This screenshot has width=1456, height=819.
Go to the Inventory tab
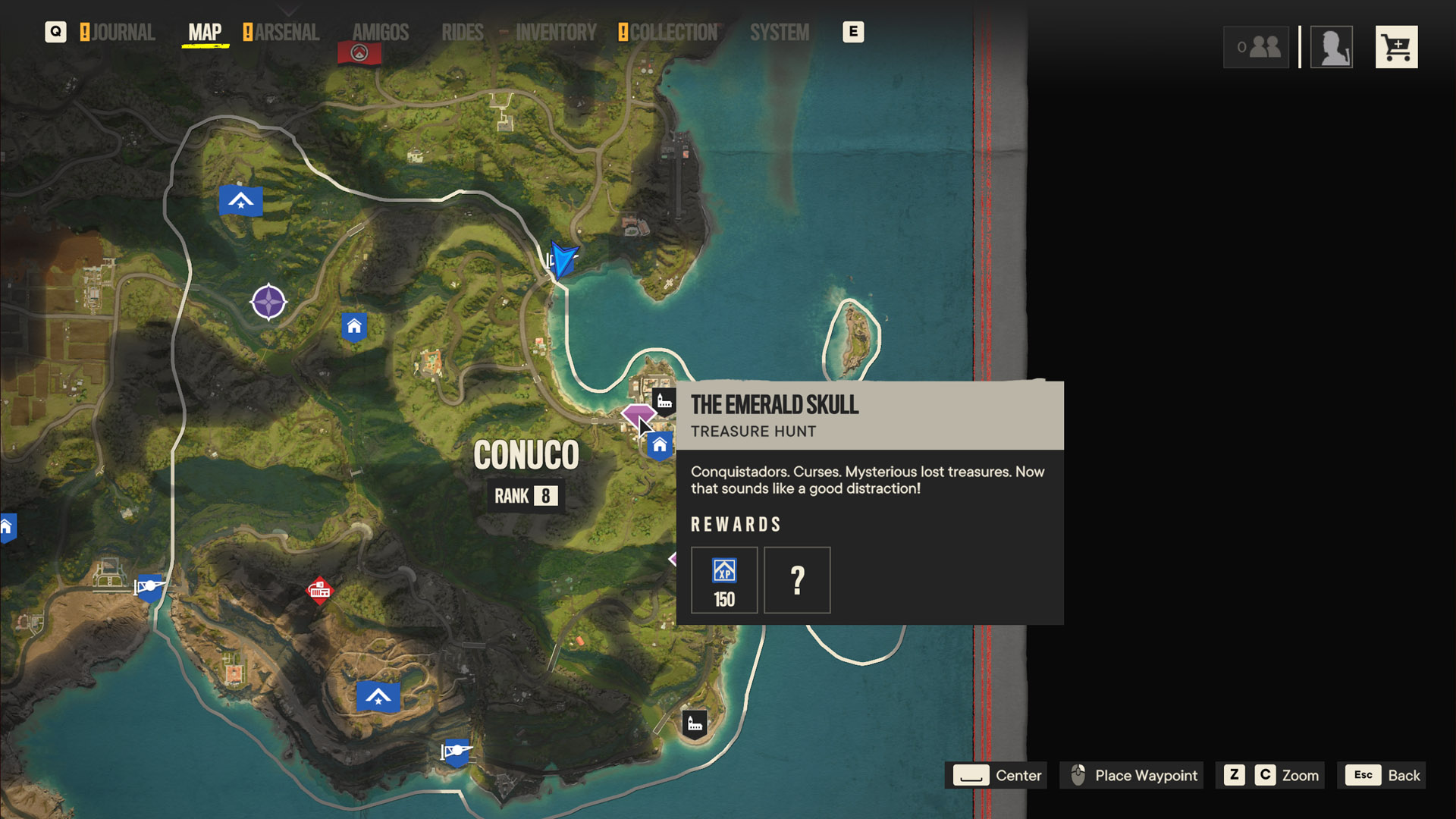tap(556, 33)
